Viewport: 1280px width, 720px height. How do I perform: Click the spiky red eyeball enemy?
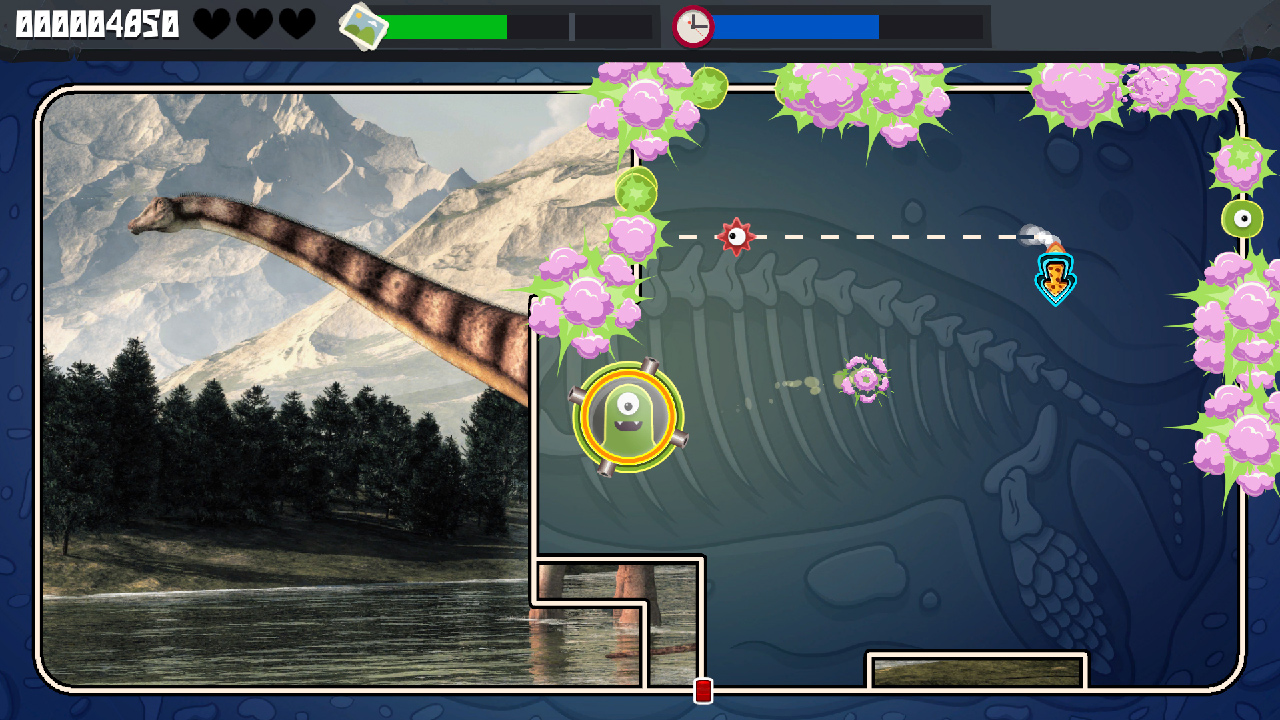pyautogui.click(x=737, y=237)
